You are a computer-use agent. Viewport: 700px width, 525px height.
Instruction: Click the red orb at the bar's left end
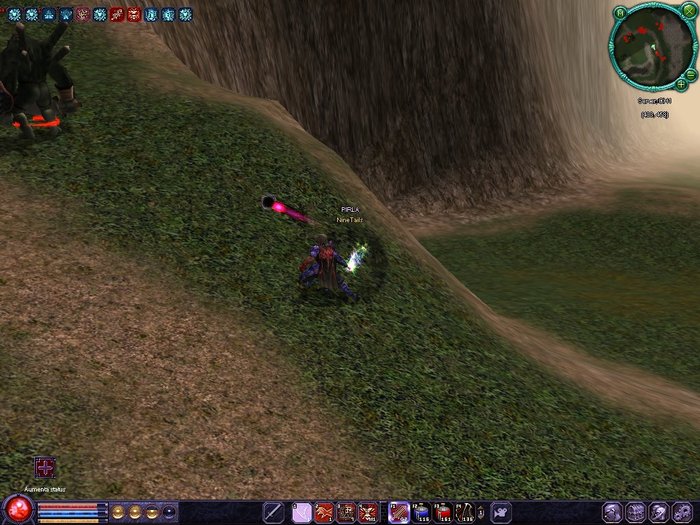tap(17, 510)
